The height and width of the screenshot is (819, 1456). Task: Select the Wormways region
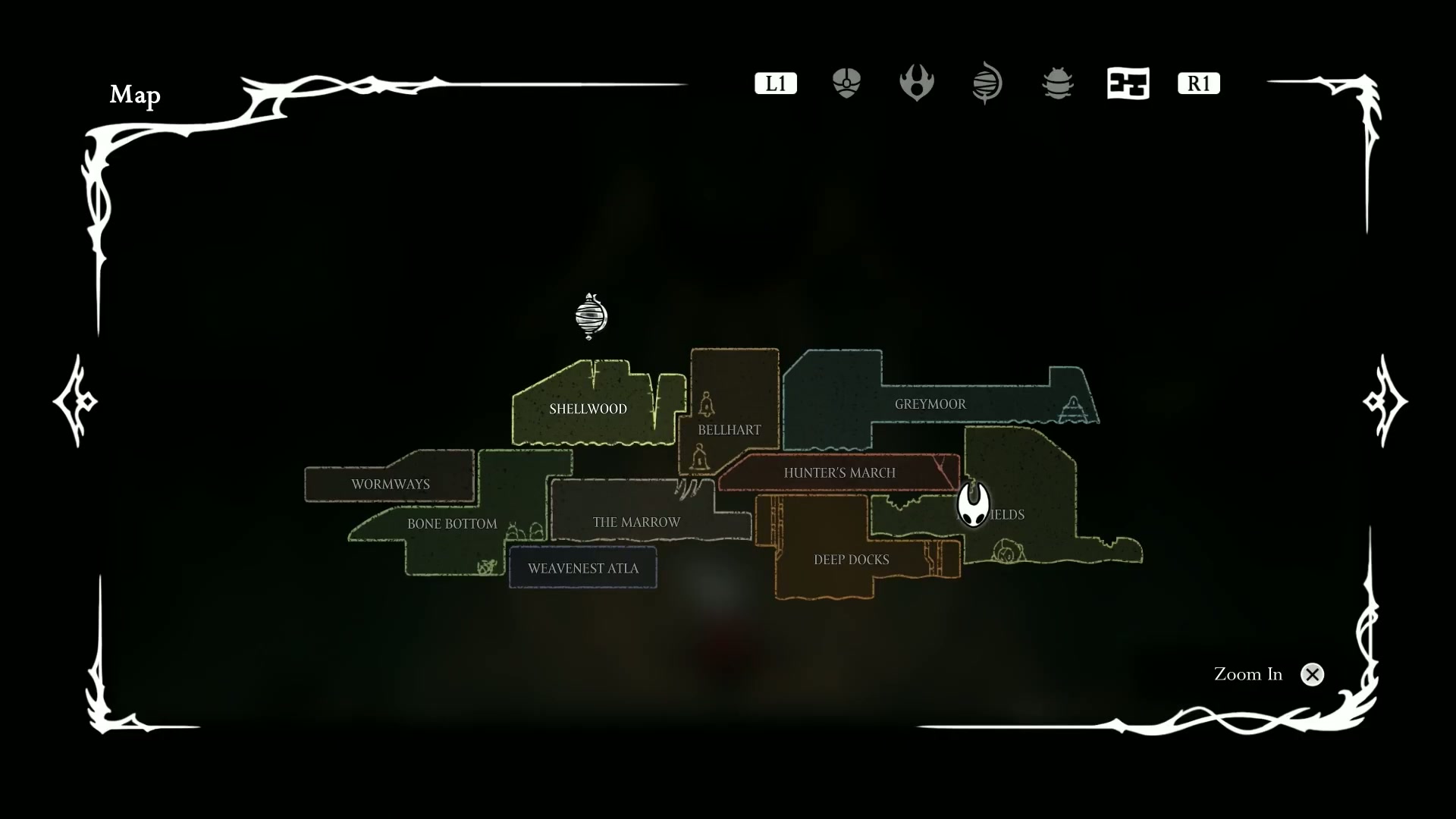tap(390, 485)
